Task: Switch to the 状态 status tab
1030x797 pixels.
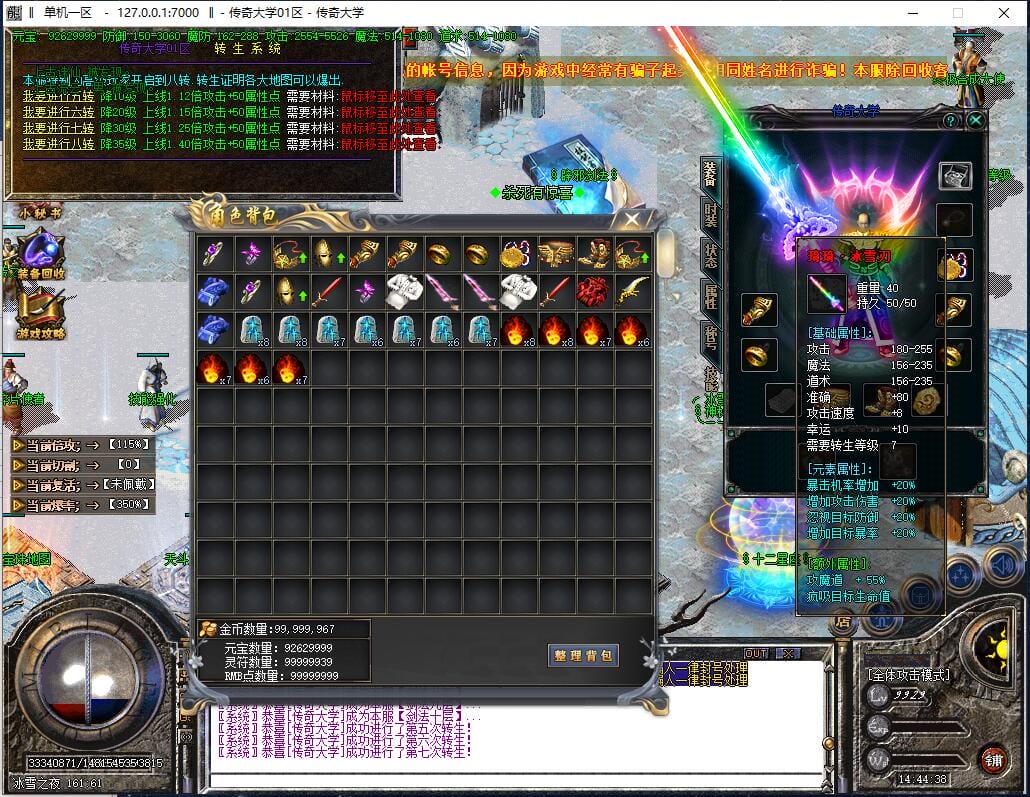Action: coord(710,253)
